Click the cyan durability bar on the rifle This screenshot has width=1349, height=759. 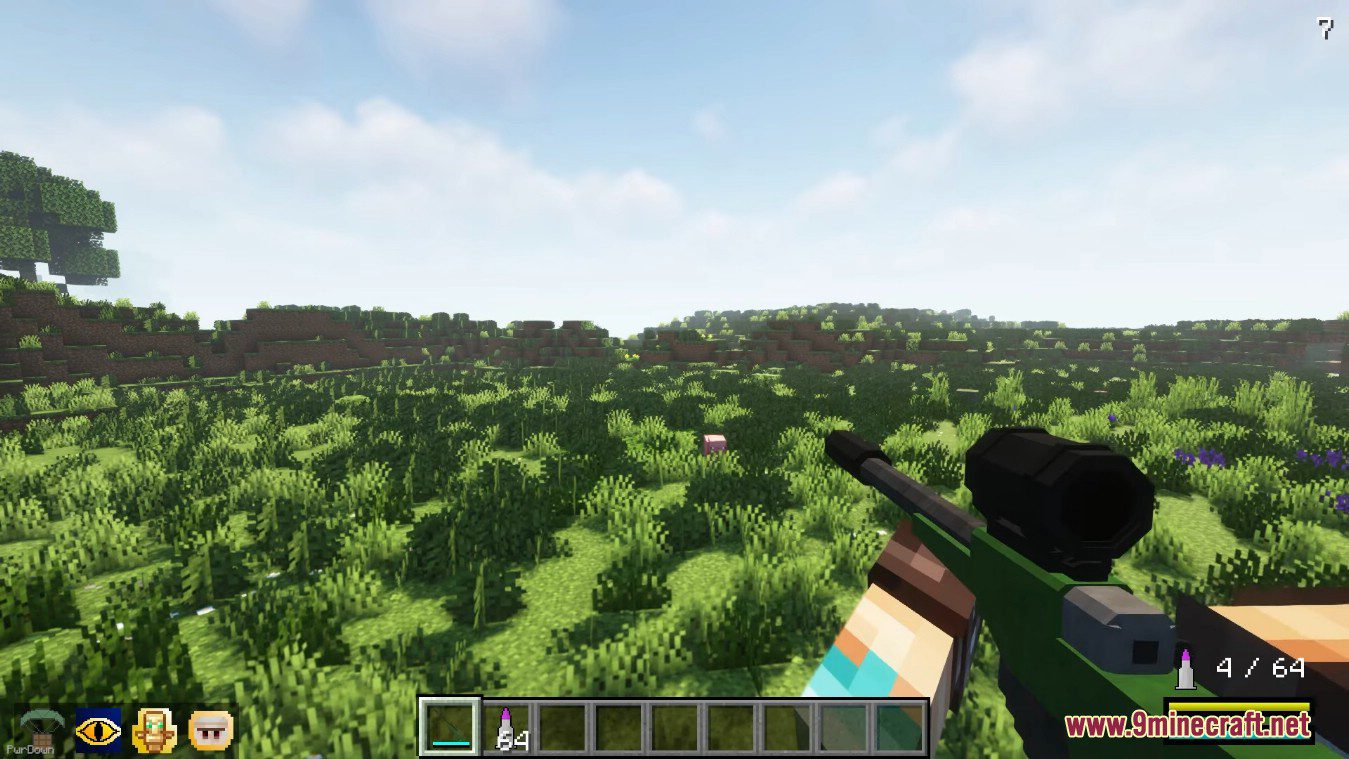(x=451, y=741)
